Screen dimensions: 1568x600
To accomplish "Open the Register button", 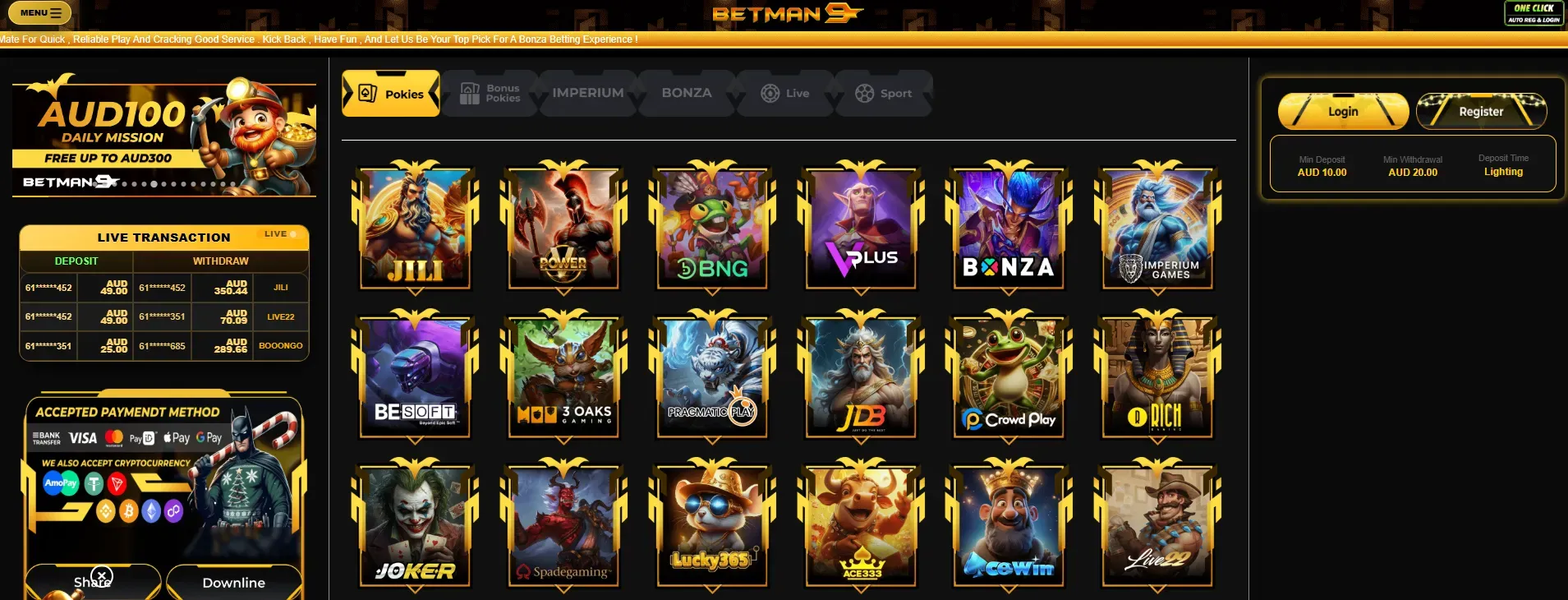I will point(1481,111).
